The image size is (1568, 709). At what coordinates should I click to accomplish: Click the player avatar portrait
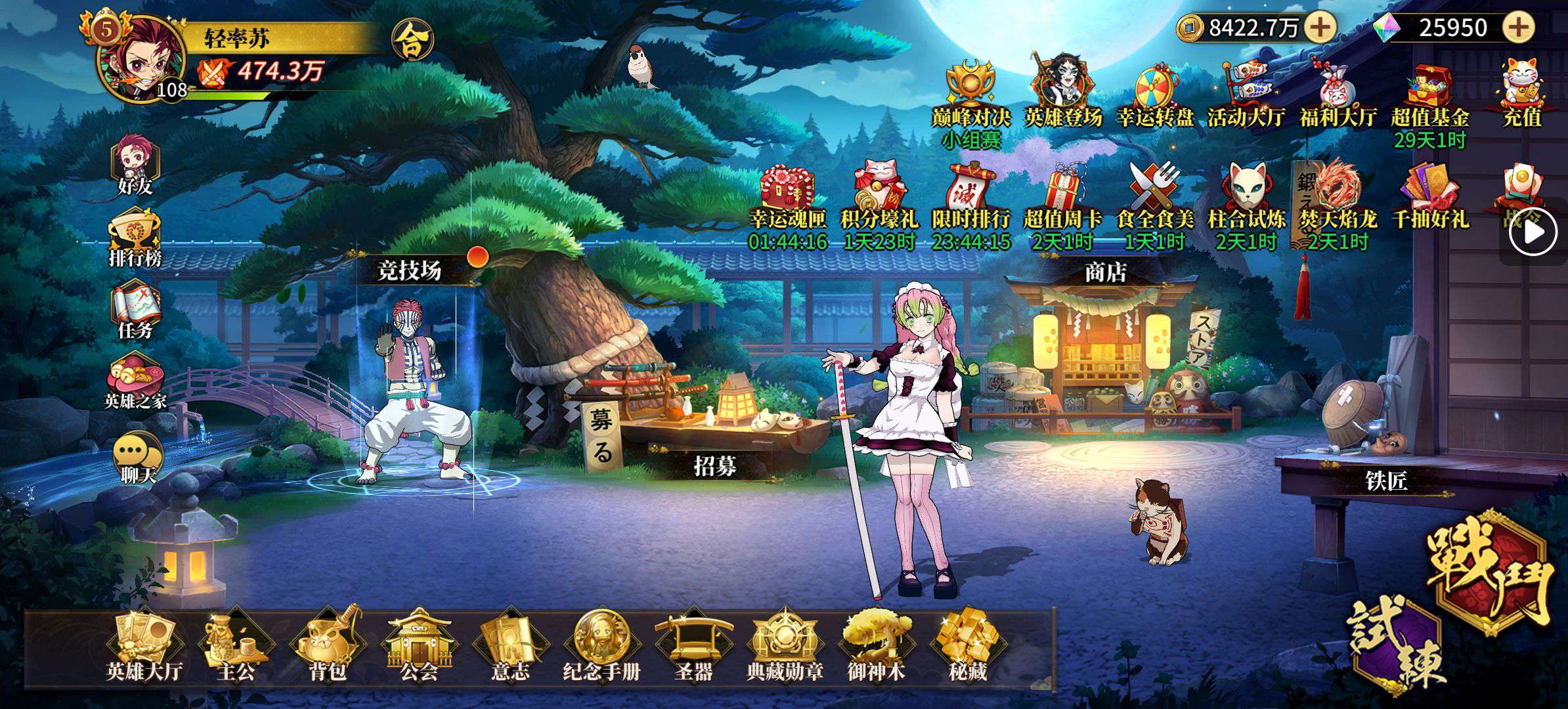pos(135,56)
